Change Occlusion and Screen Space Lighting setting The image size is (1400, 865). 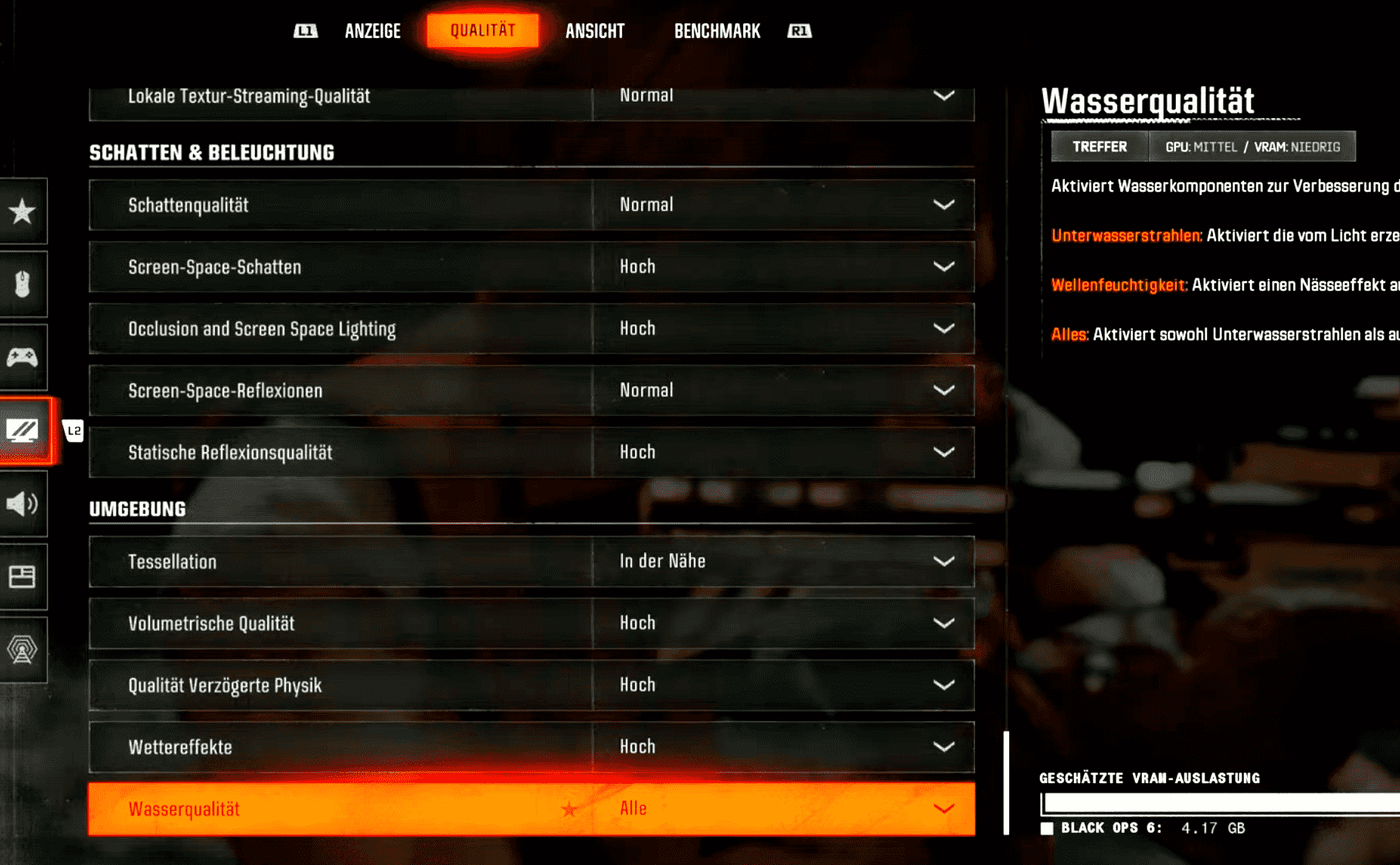(783, 329)
